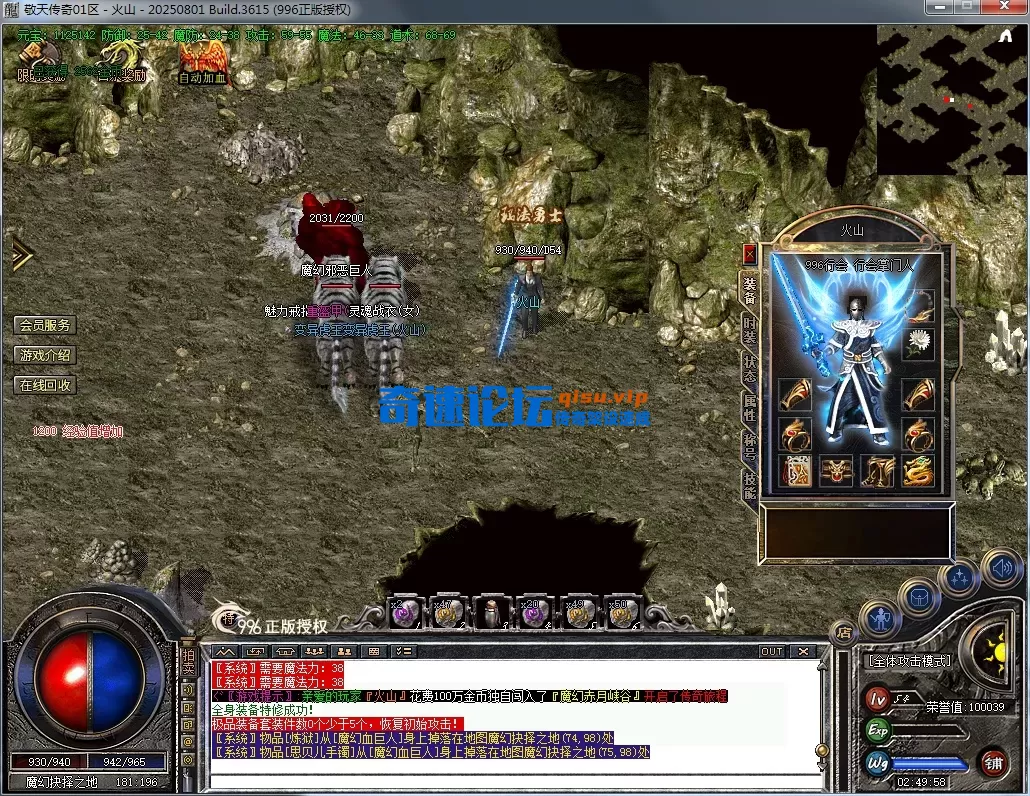The width and height of the screenshot is (1030, 796).
Task: Switch to the 状态 status tab
Action: [749, 369]
